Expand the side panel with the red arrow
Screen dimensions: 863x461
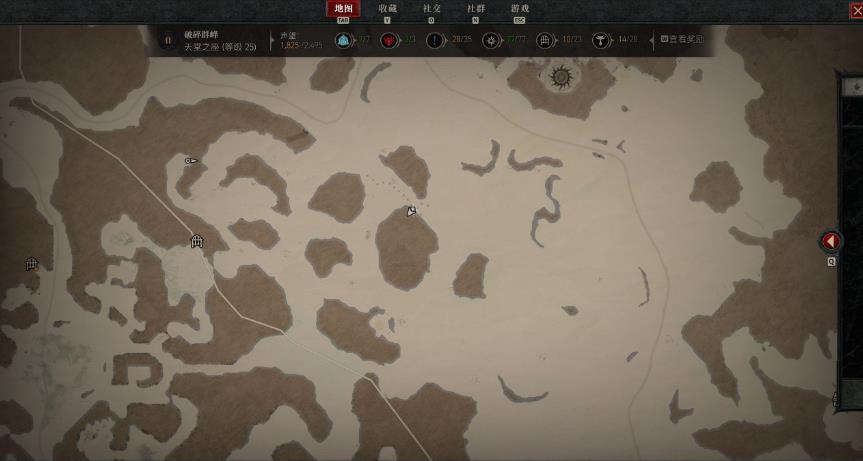[831, 241]
